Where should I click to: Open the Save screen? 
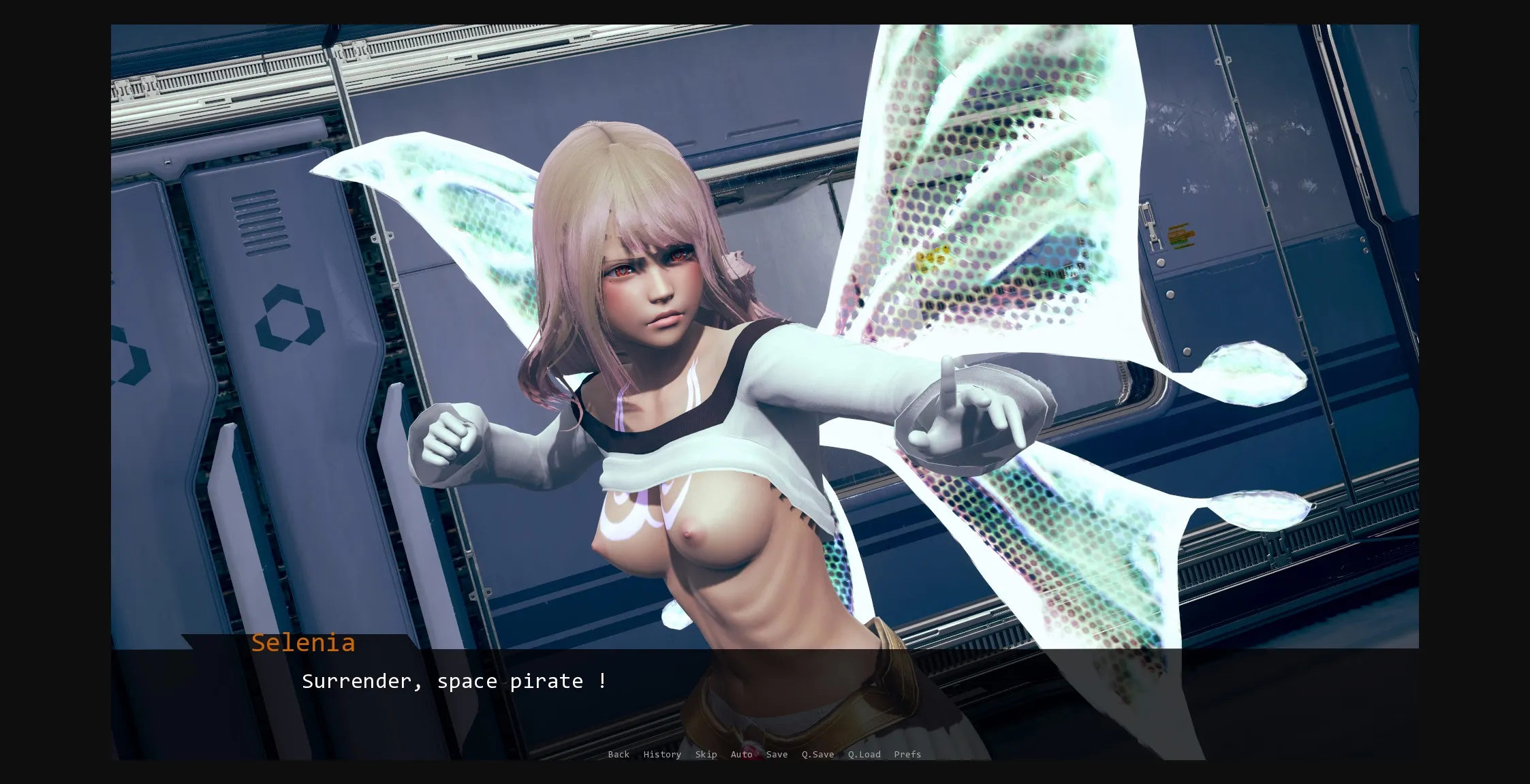(777, 754)
